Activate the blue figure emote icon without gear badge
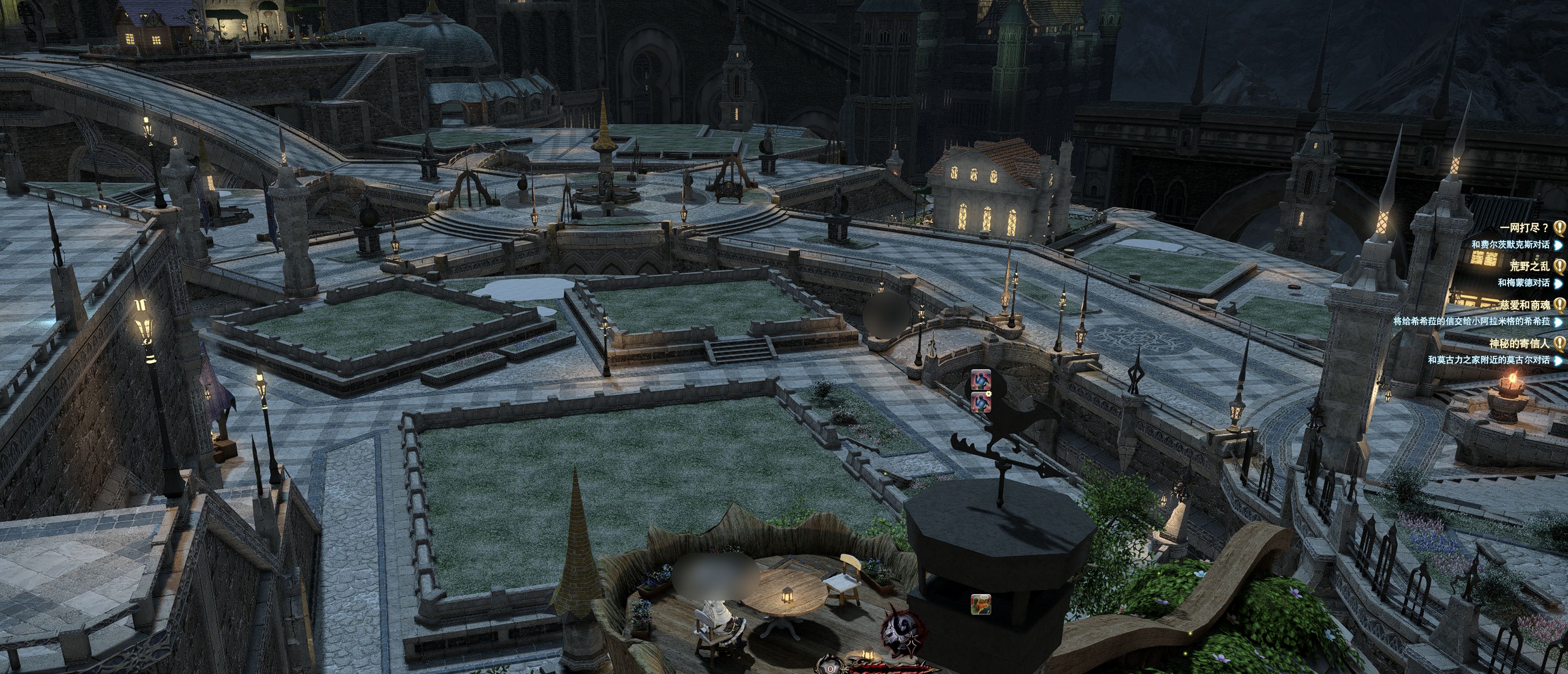This screenshot has width=1568, height=674. pyautogui.click(x=980, y=380)
